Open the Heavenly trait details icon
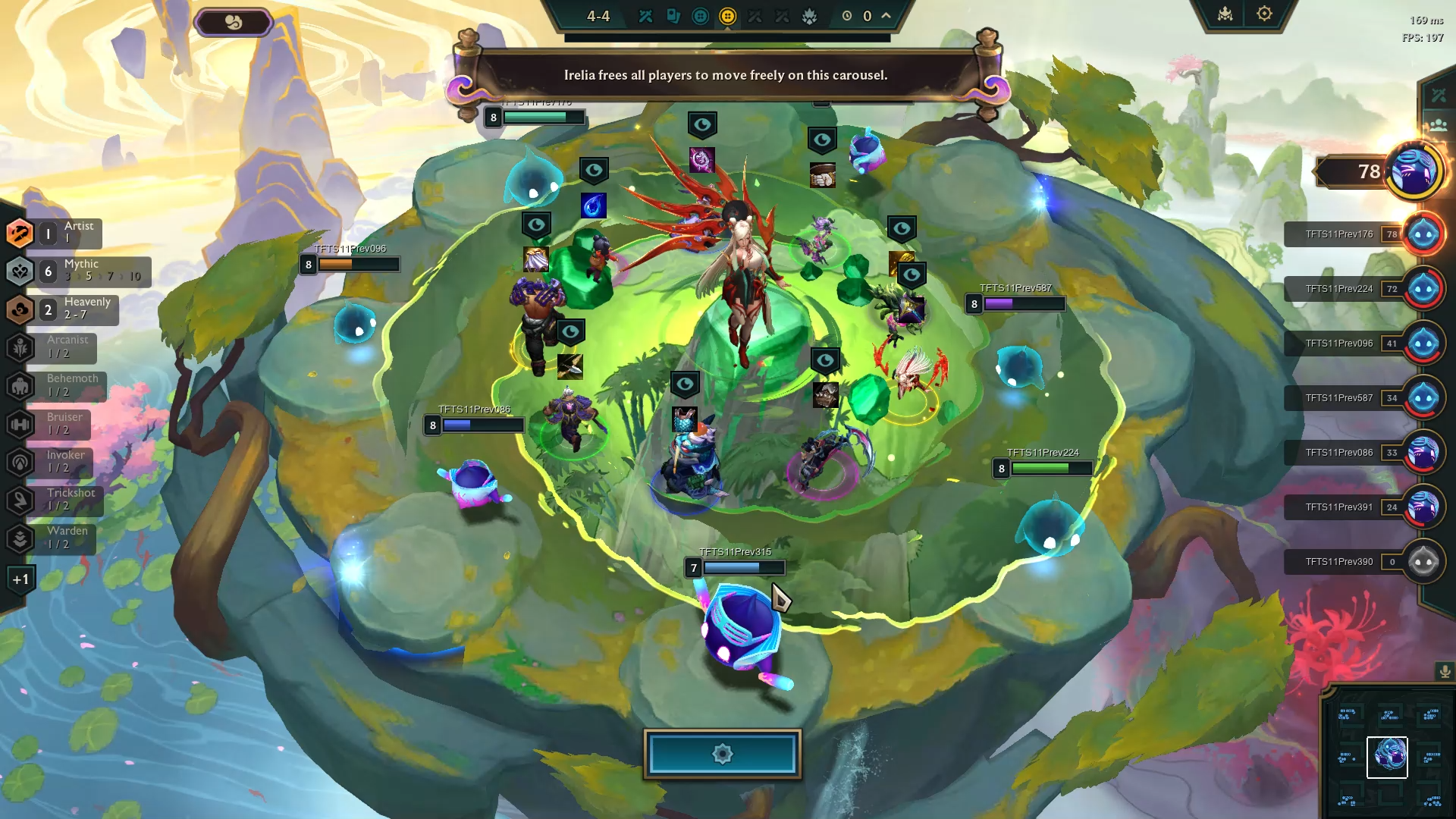This screenshot has height=819, width=1456. click(x=20, y=309)
